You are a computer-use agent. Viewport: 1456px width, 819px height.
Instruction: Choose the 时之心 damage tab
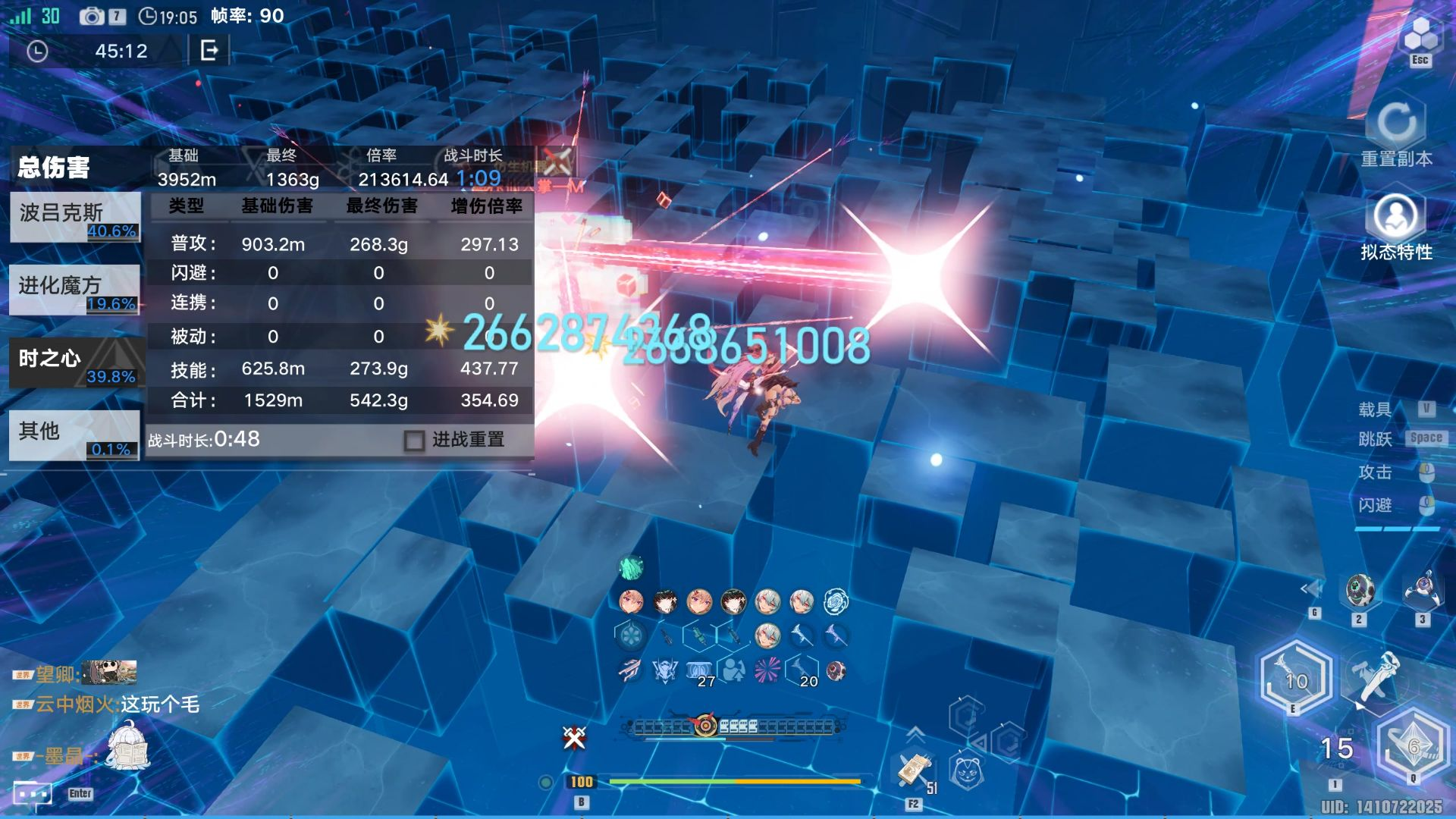point(74,362)
